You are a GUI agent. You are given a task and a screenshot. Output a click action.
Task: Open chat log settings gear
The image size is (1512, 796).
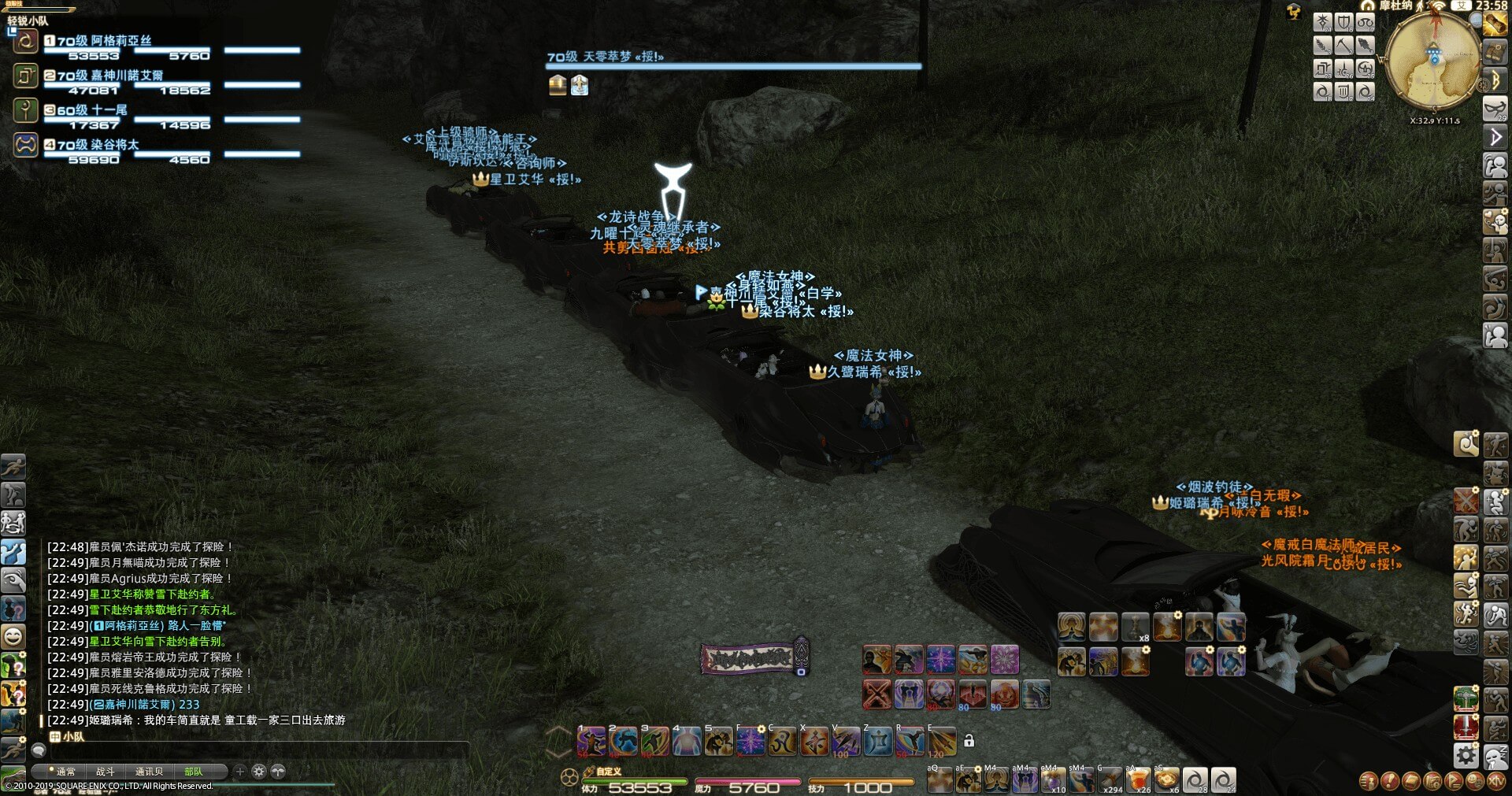pos(258,772)
